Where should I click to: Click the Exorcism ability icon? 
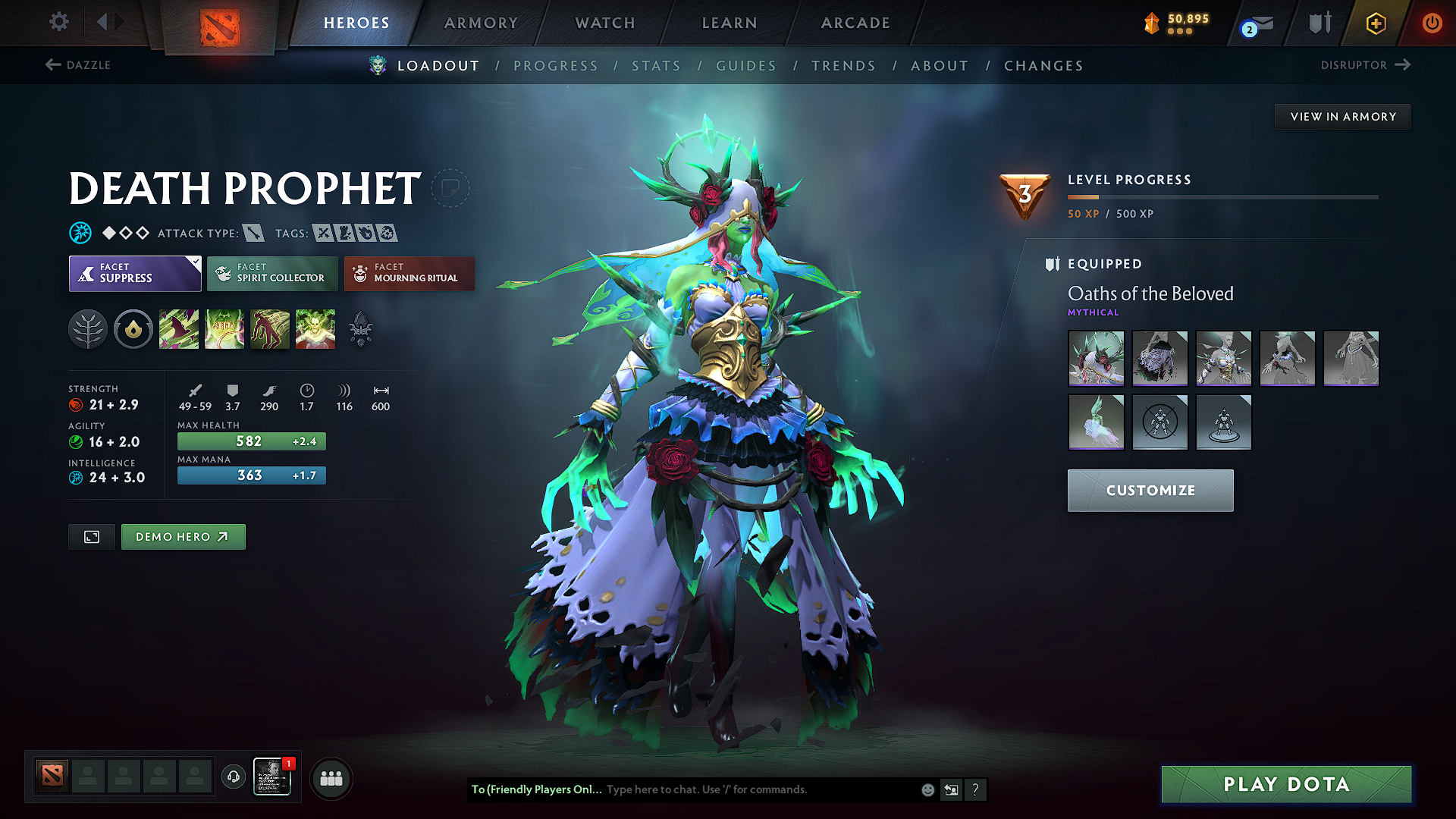point(315,328)
